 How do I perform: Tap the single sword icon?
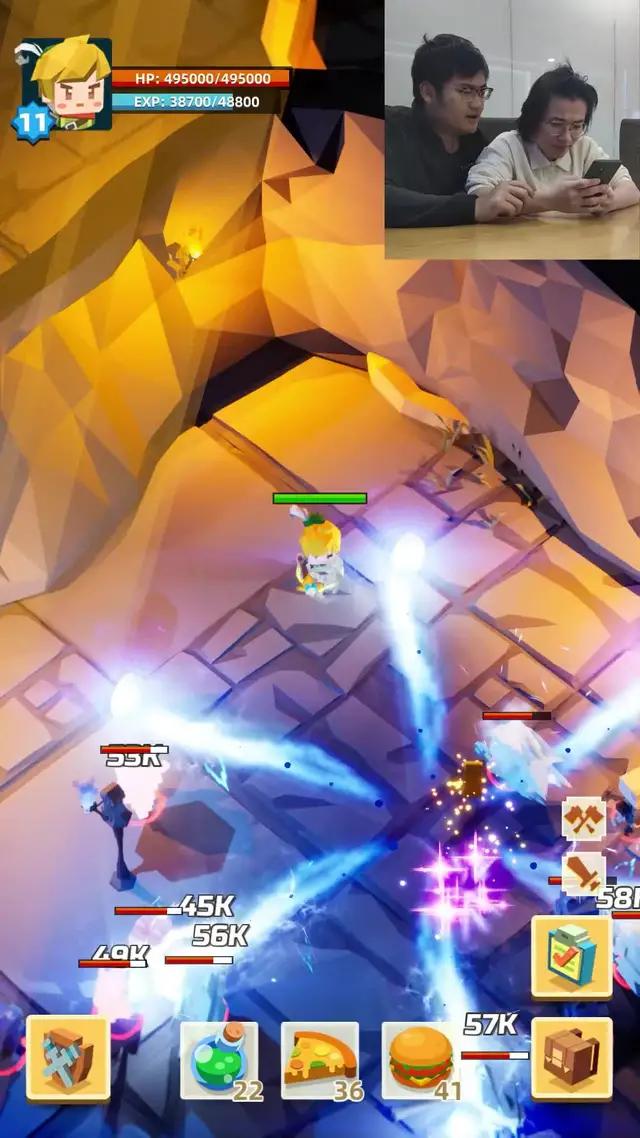(x=584, y=873)
